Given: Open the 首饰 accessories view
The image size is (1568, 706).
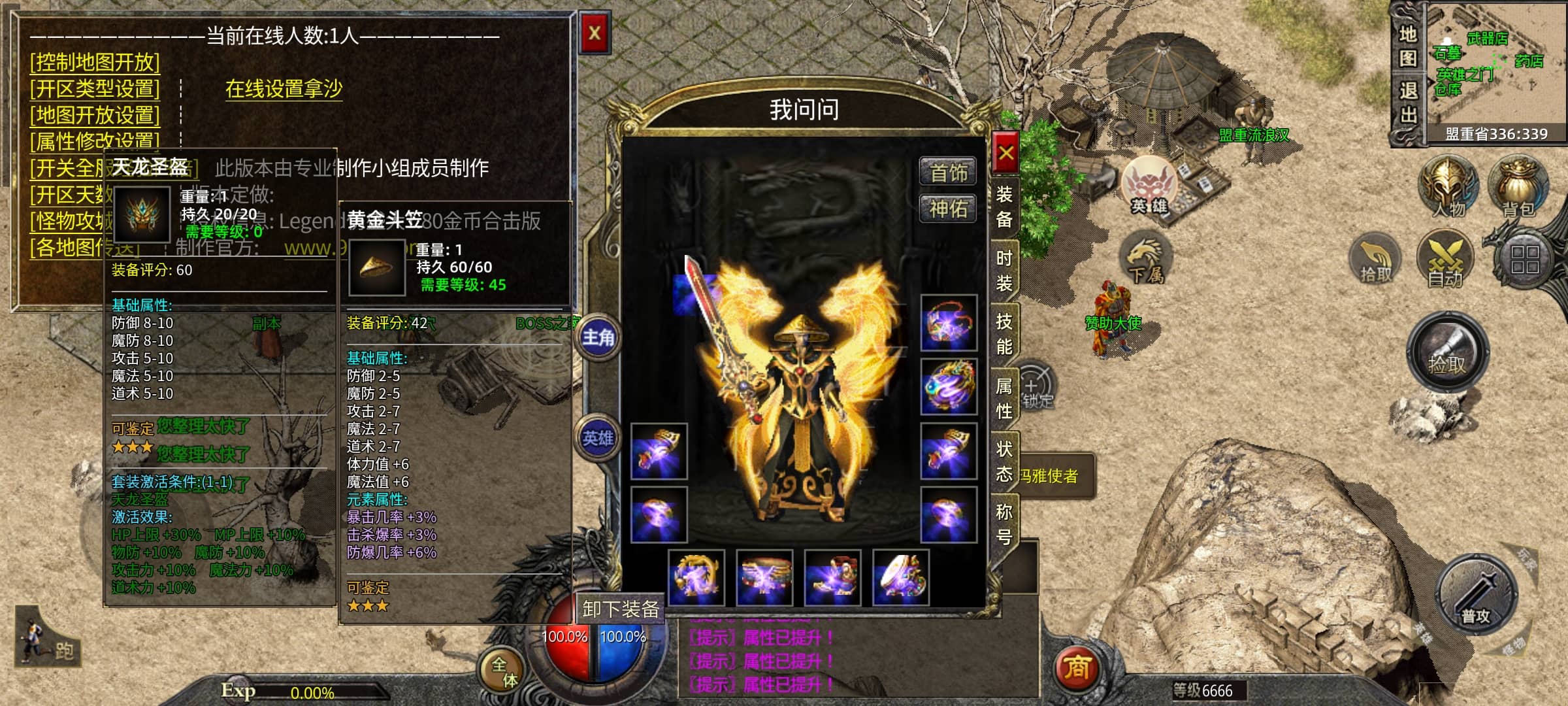Looking at the screenshot, I should (x=948, y=173).
